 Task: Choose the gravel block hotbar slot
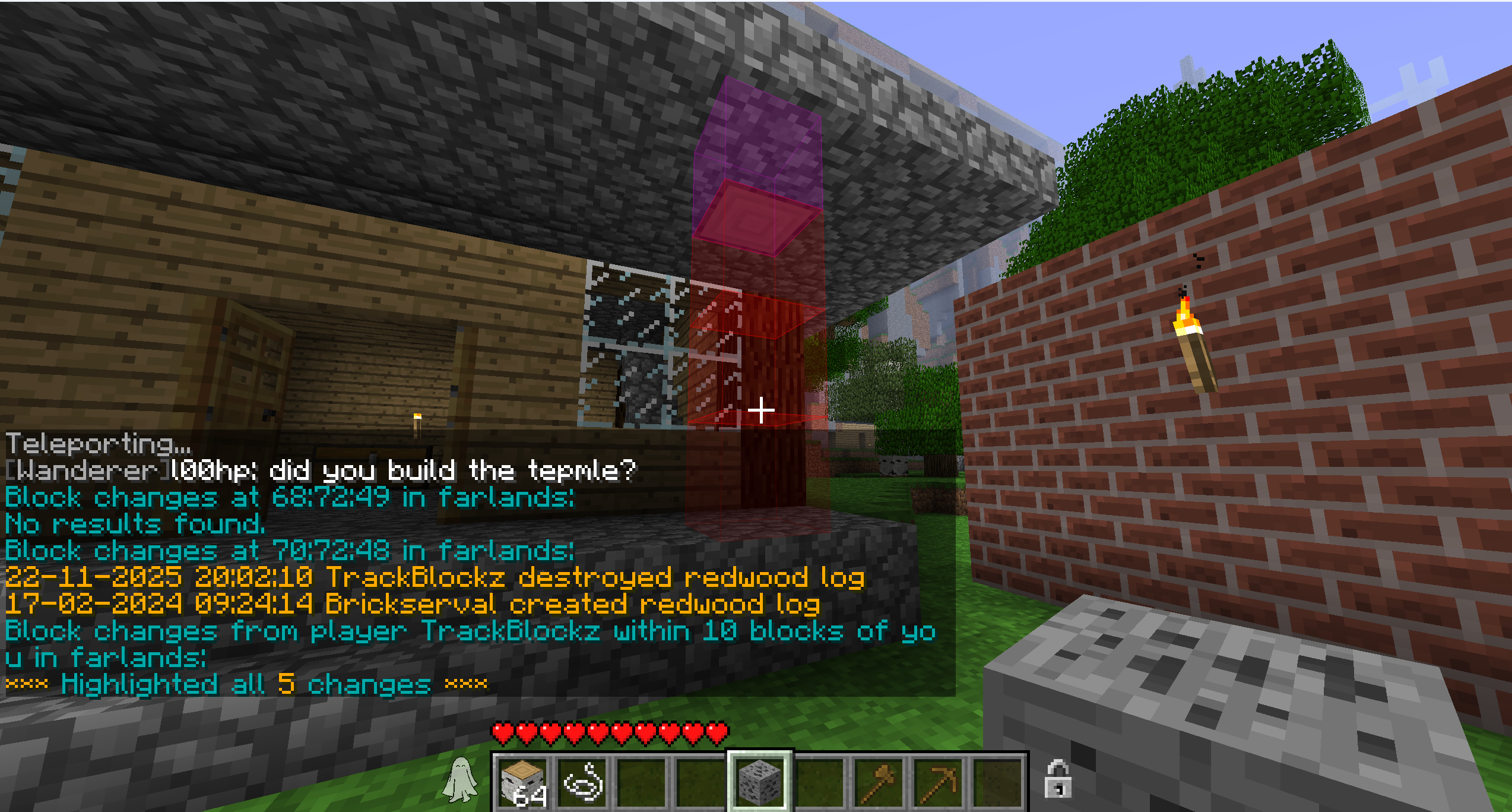pos(759,781)
